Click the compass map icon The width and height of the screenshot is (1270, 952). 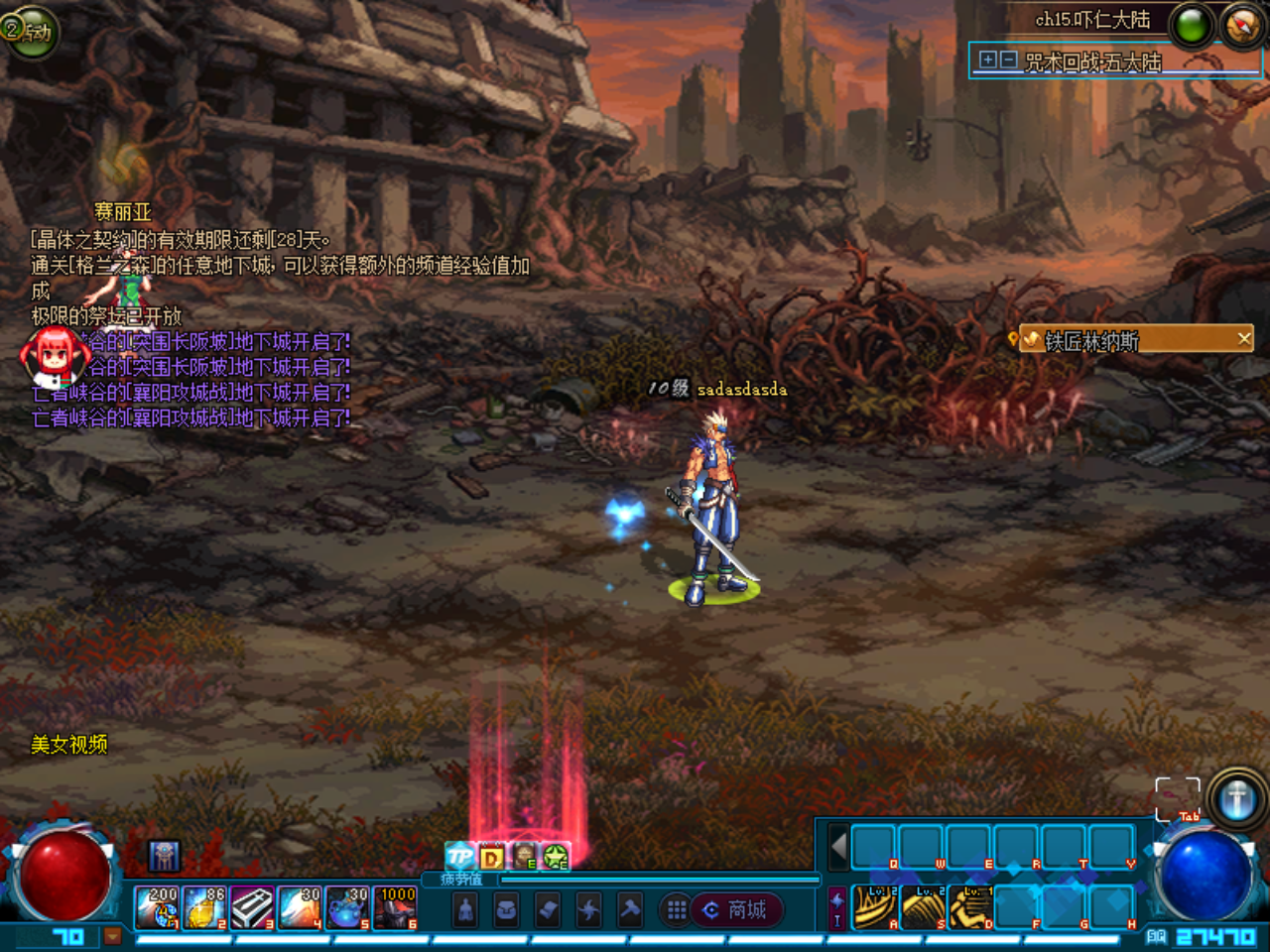(x=1242, y=25)
